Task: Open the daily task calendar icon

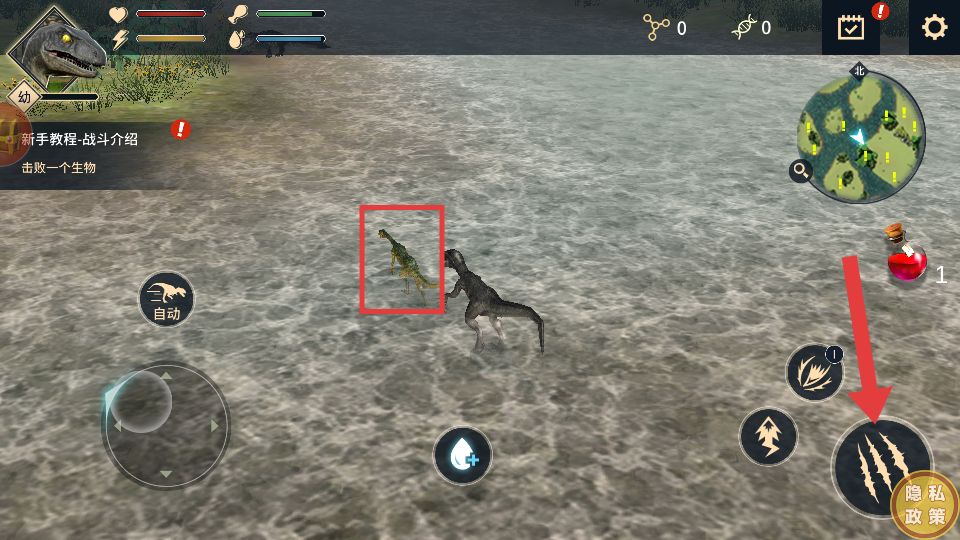Action: (851, 27)
